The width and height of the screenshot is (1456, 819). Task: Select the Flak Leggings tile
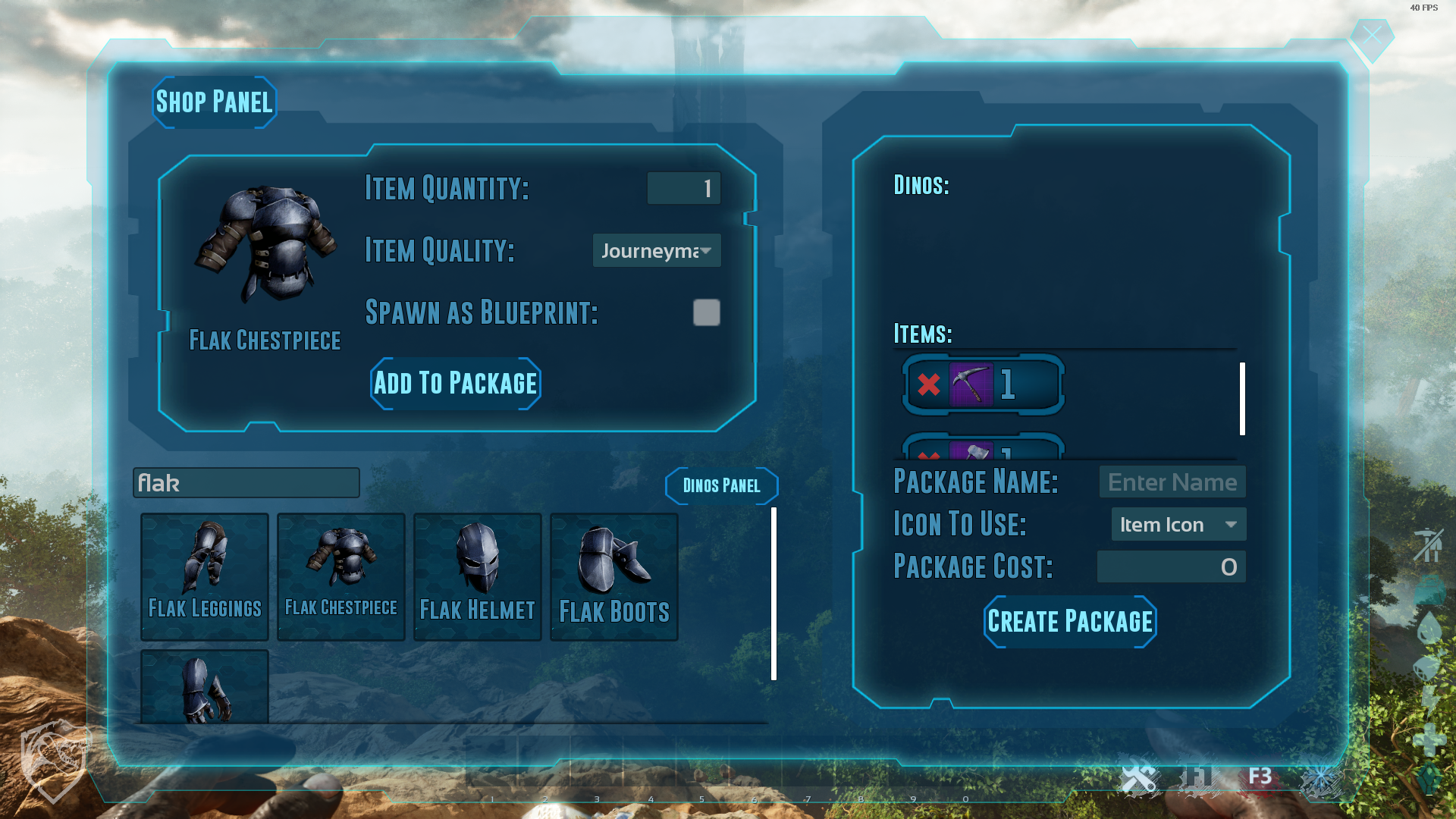(x=205, y=576)
